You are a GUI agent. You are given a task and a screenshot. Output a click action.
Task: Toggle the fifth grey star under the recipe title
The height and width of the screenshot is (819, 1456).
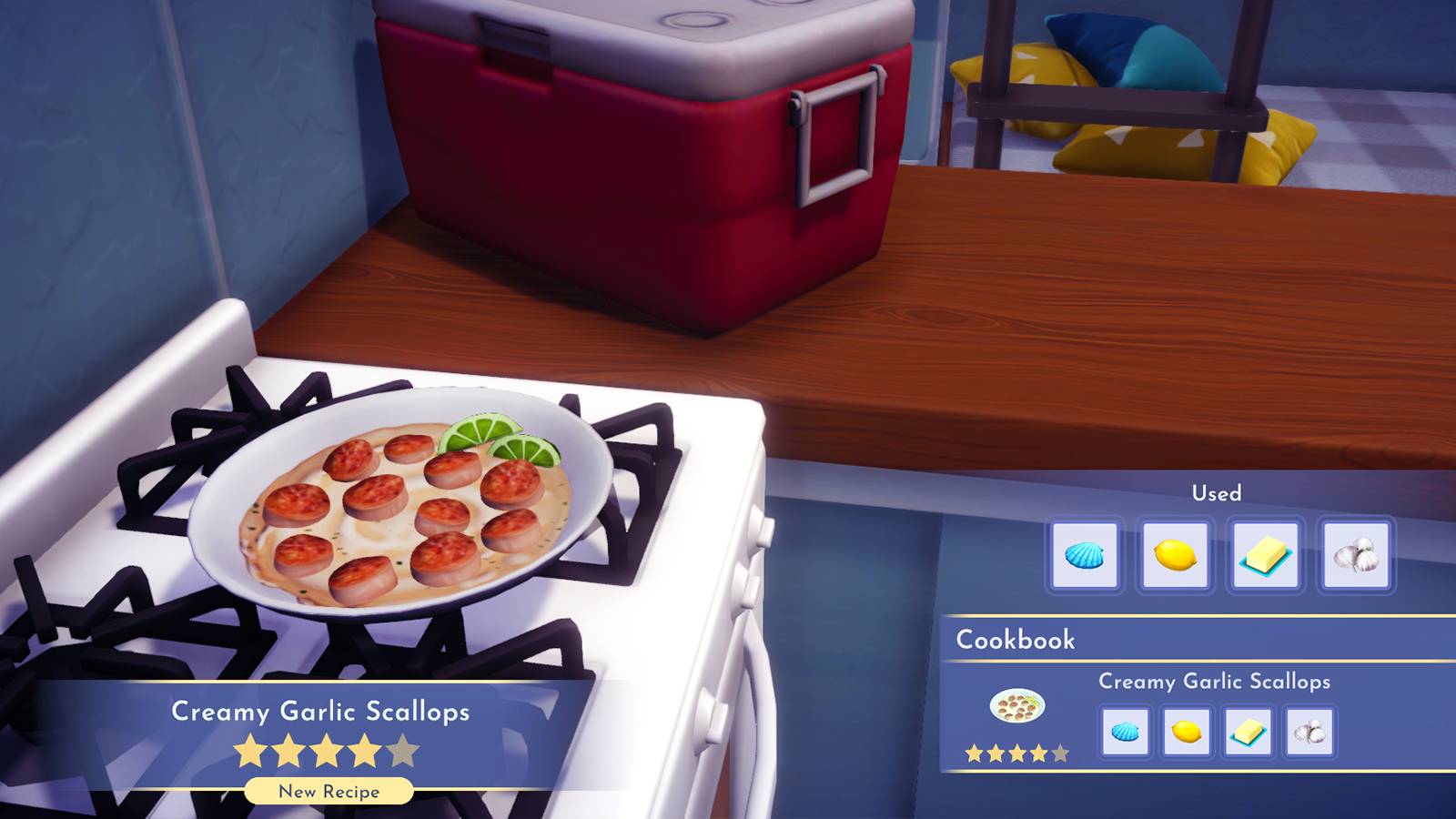(400, 748)
